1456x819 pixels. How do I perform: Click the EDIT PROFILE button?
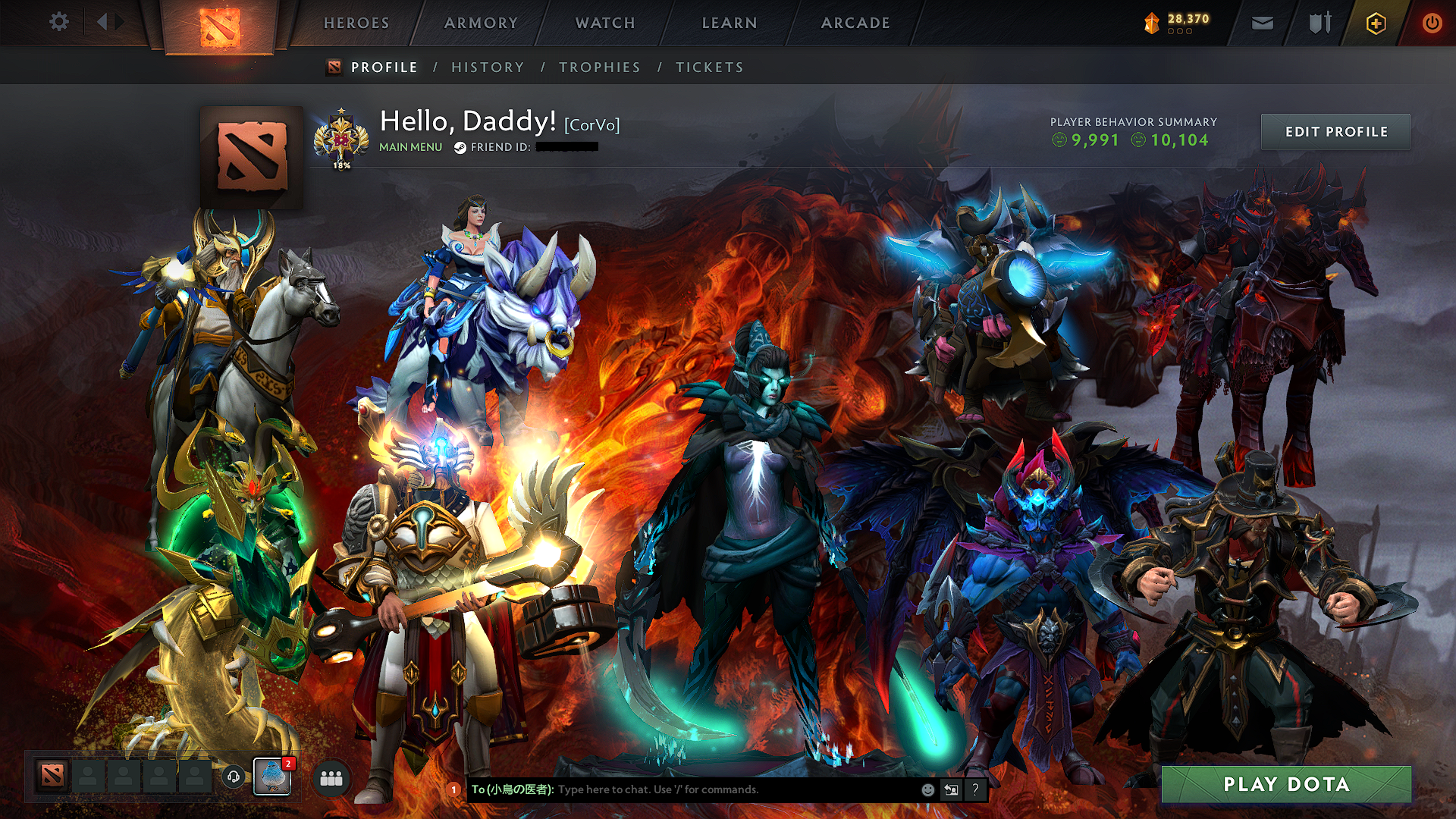click(1335, 131)
